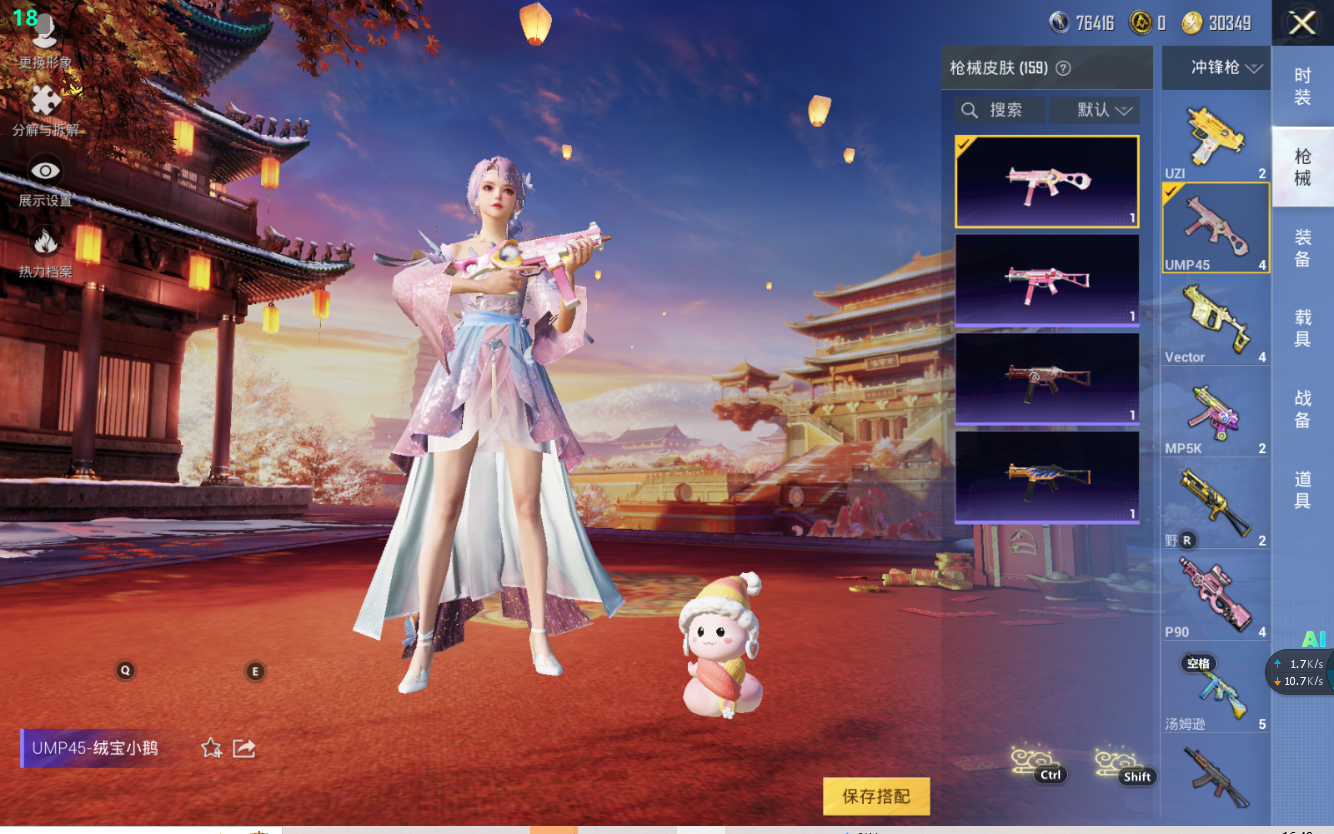The image size is (1334, 834).
Task: Switch to the 时装 outfit tab
Action: (x=1302, y=86)
